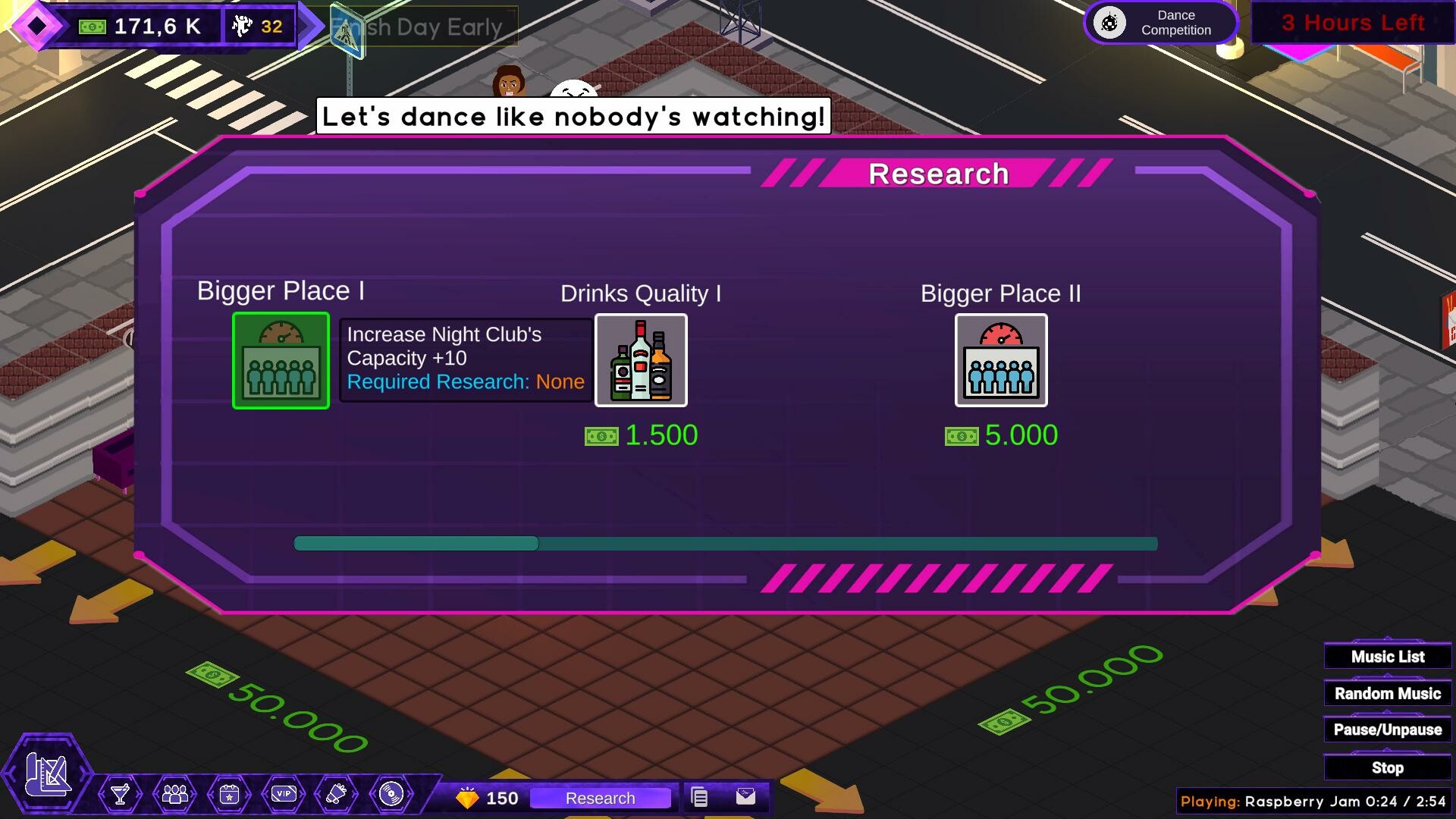Select the Drinks Quality I research

tap(641, 360)
